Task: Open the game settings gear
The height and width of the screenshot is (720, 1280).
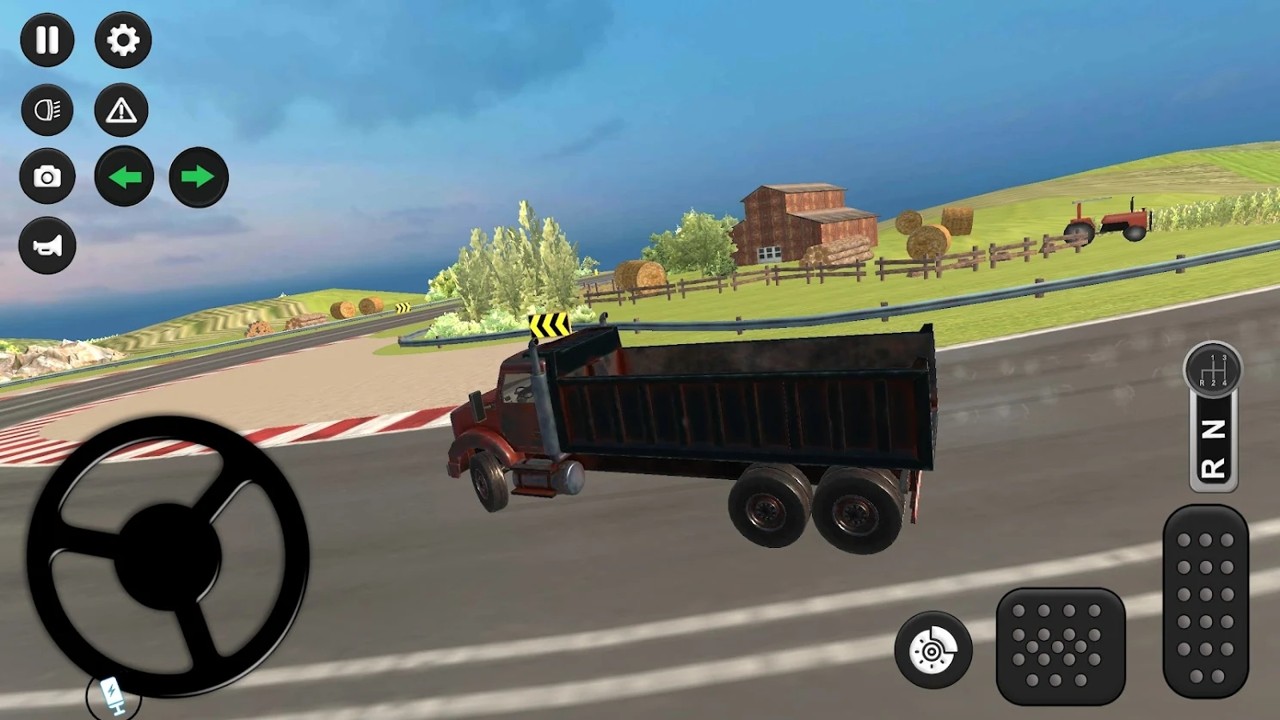Action: coord(121,40)
